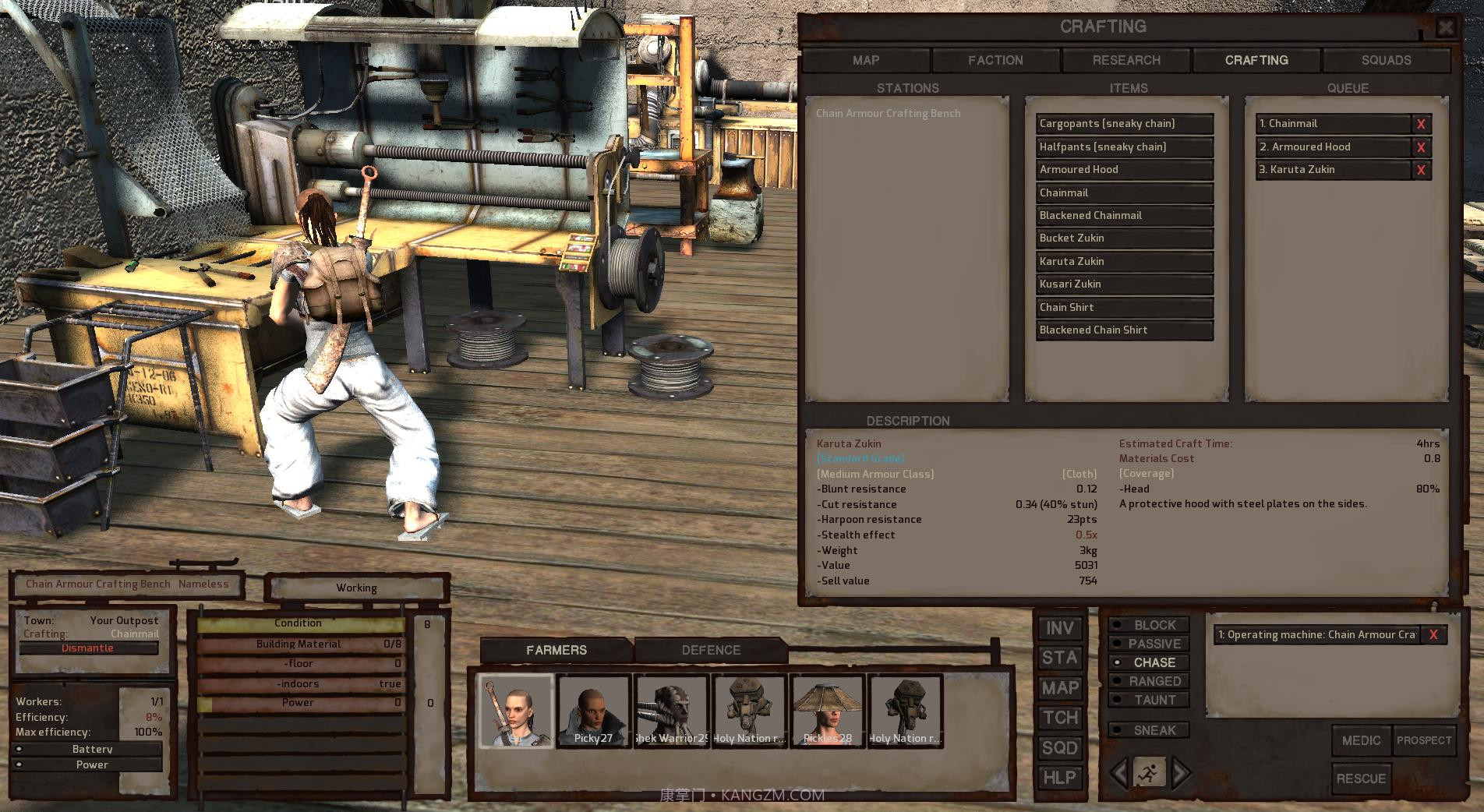Choose Kusari Zukin to craft
1484x812 pixels.
pos(1124,284)
